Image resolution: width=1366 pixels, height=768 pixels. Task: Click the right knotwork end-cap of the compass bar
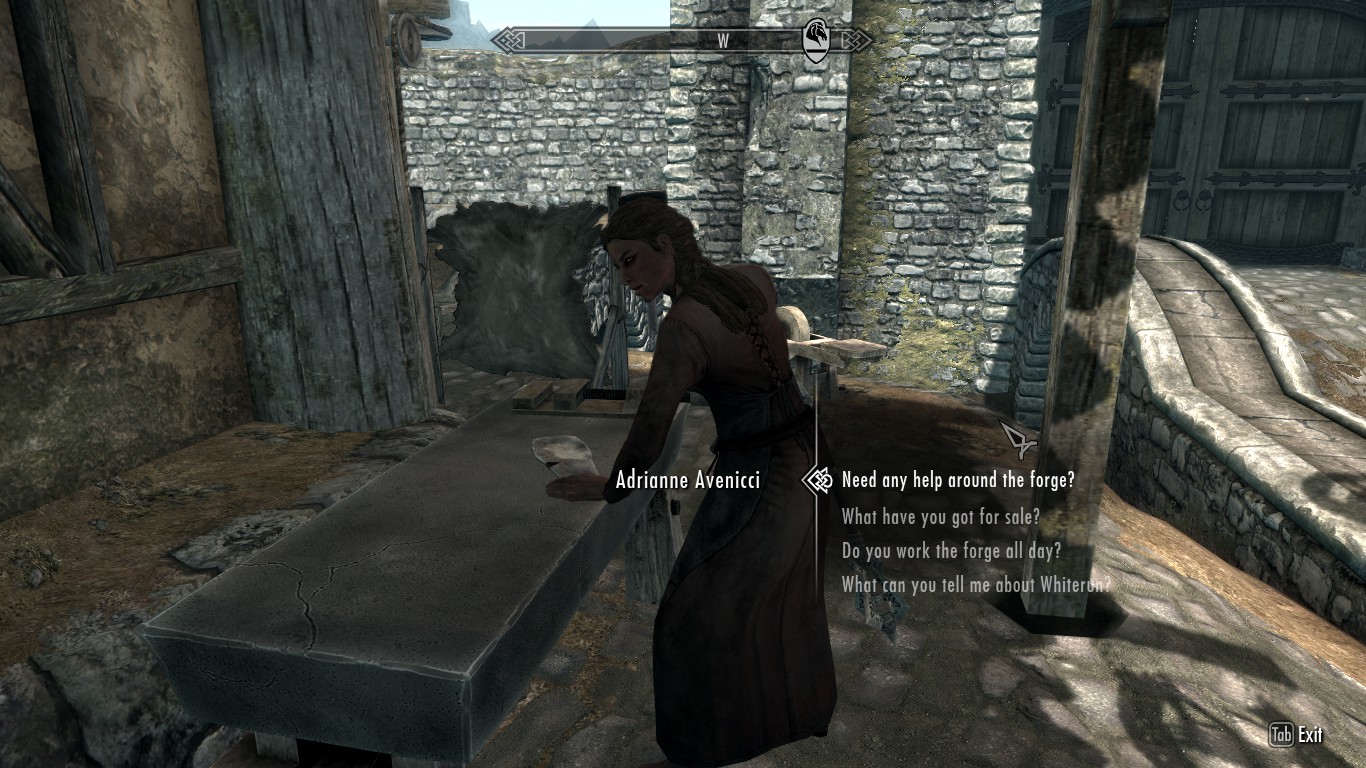(857, 41)
